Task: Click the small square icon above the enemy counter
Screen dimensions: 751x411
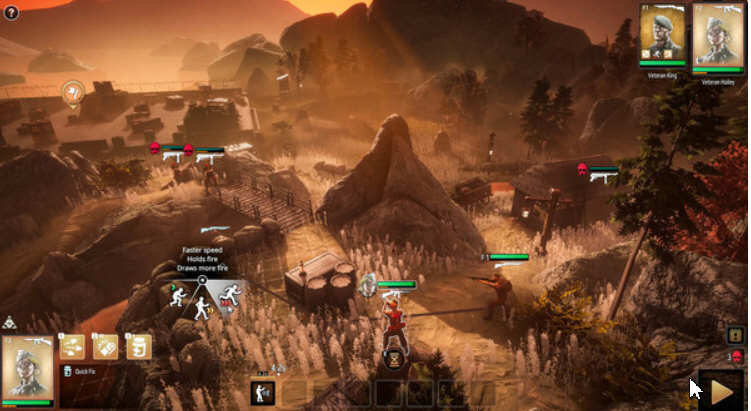Action: 736,336
